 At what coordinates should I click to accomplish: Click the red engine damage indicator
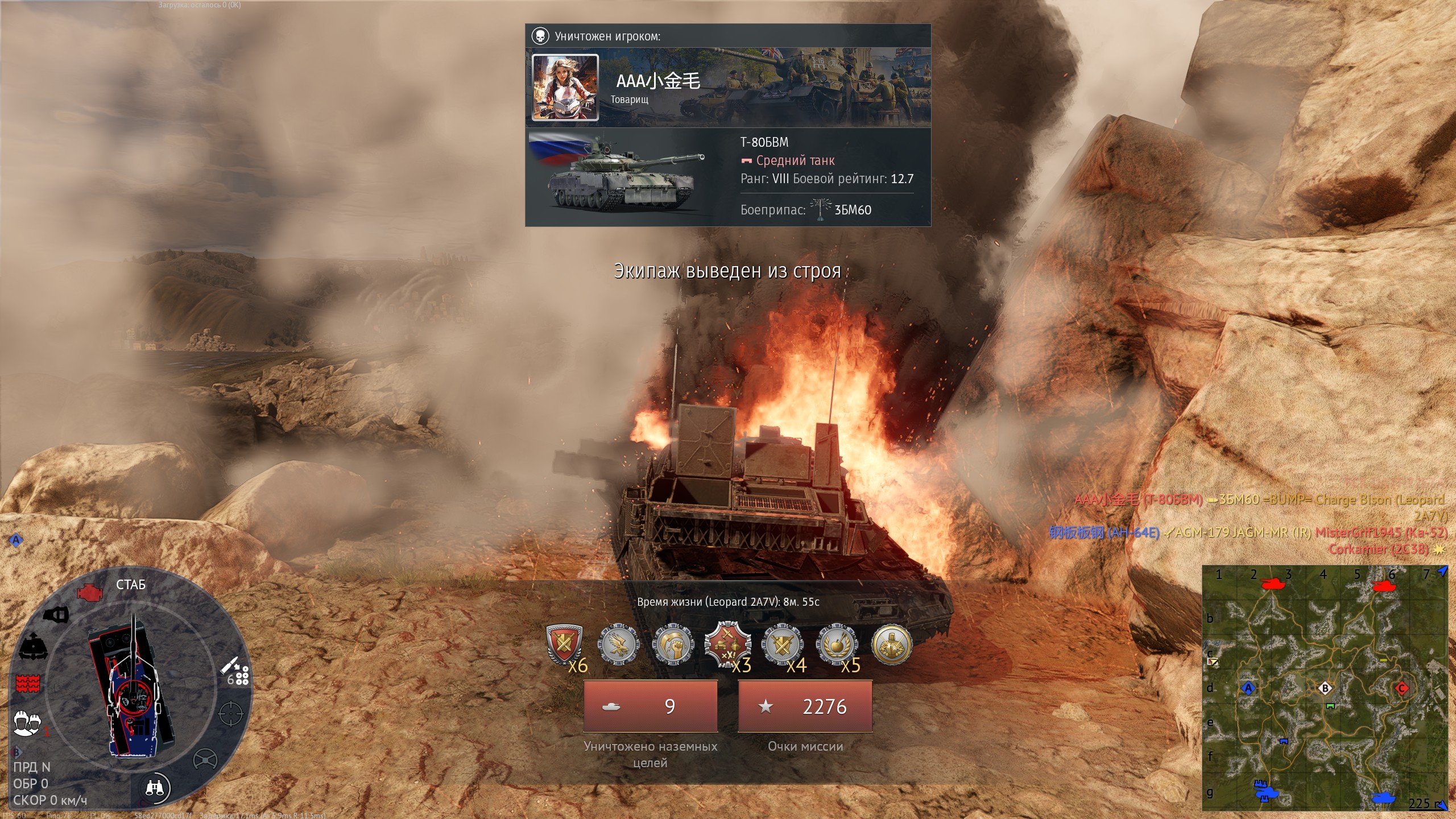89,592
